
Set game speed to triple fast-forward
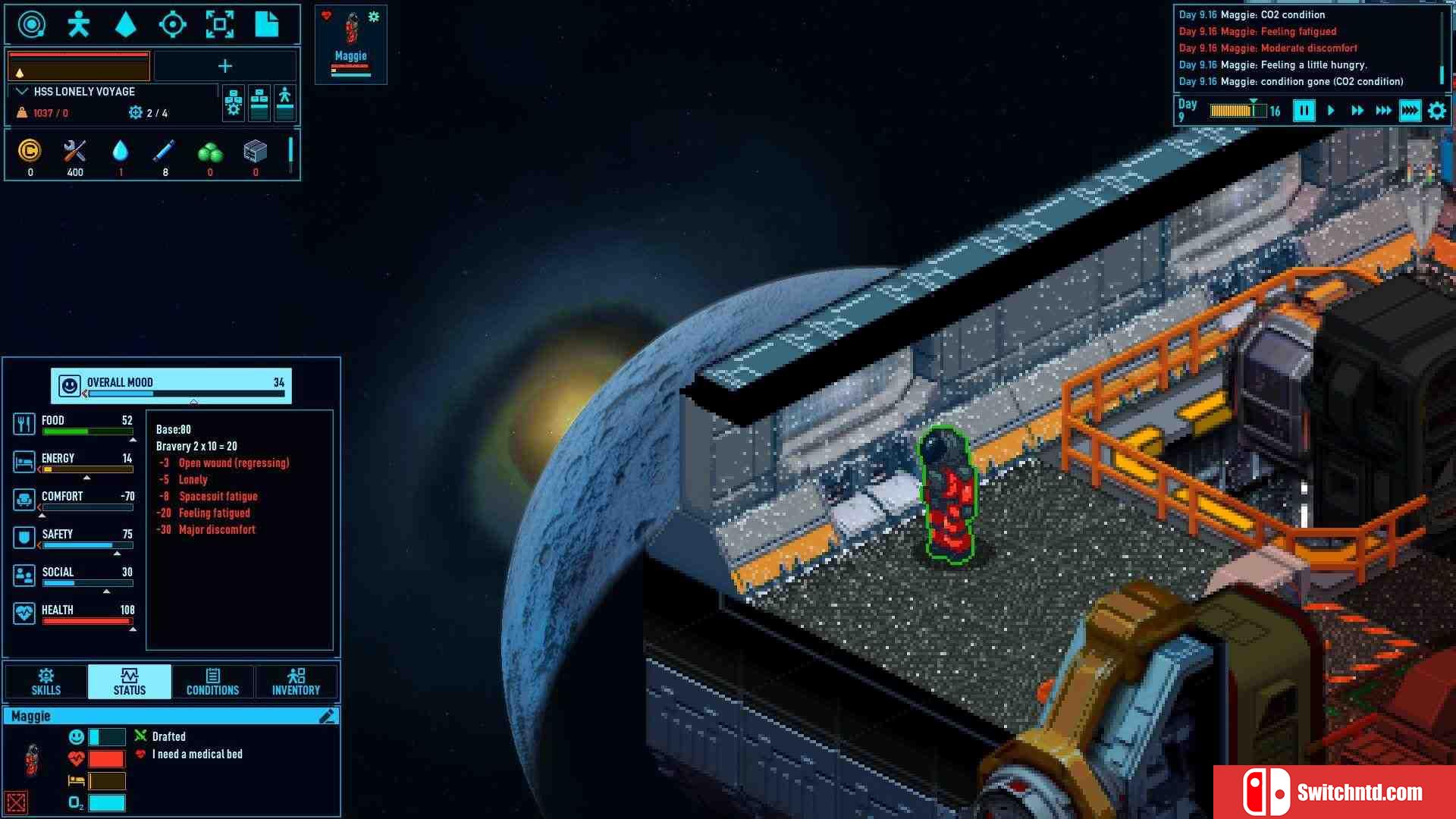(1383, 111)
